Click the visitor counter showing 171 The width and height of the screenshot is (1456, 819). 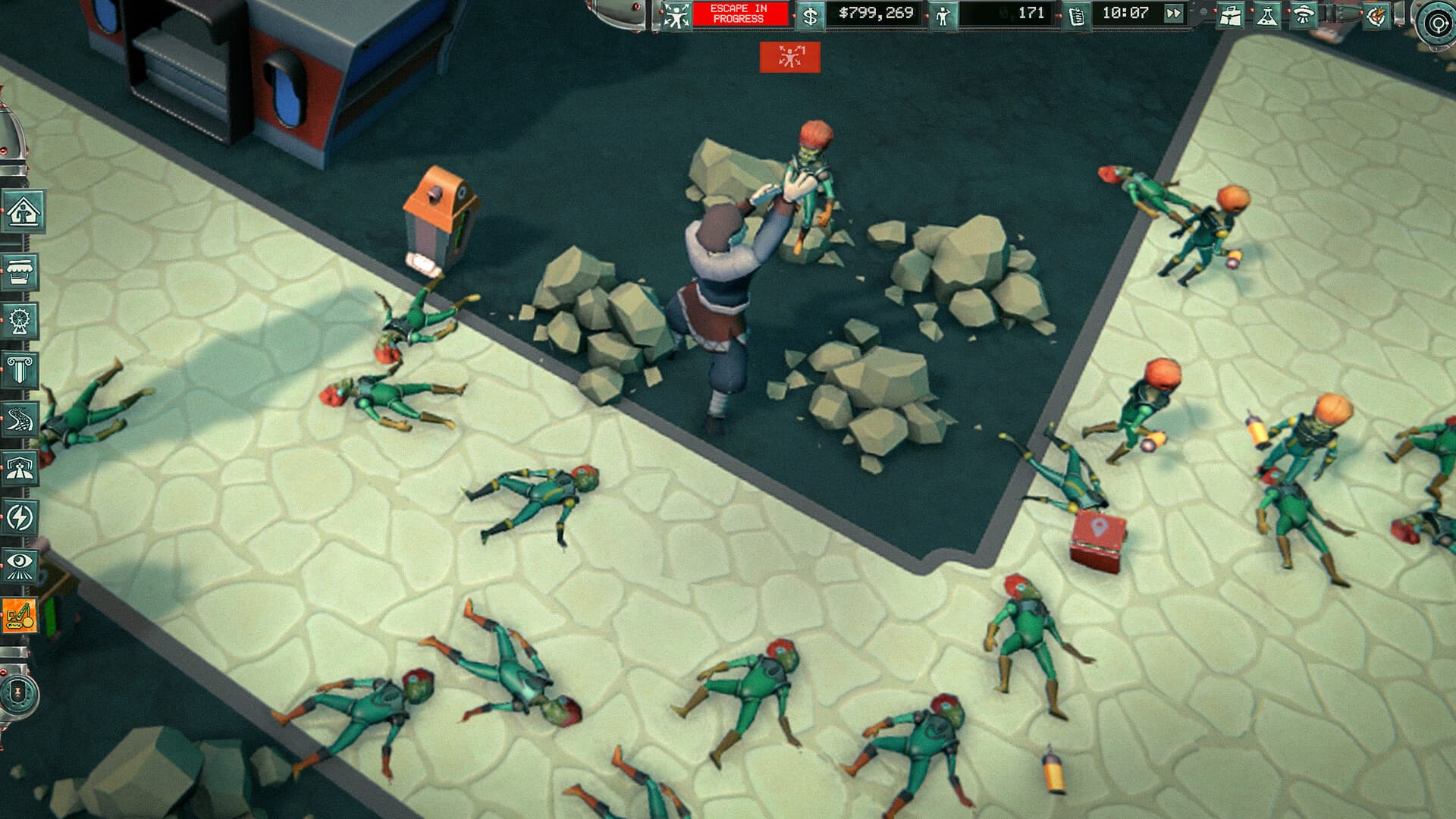(1009, 13)
